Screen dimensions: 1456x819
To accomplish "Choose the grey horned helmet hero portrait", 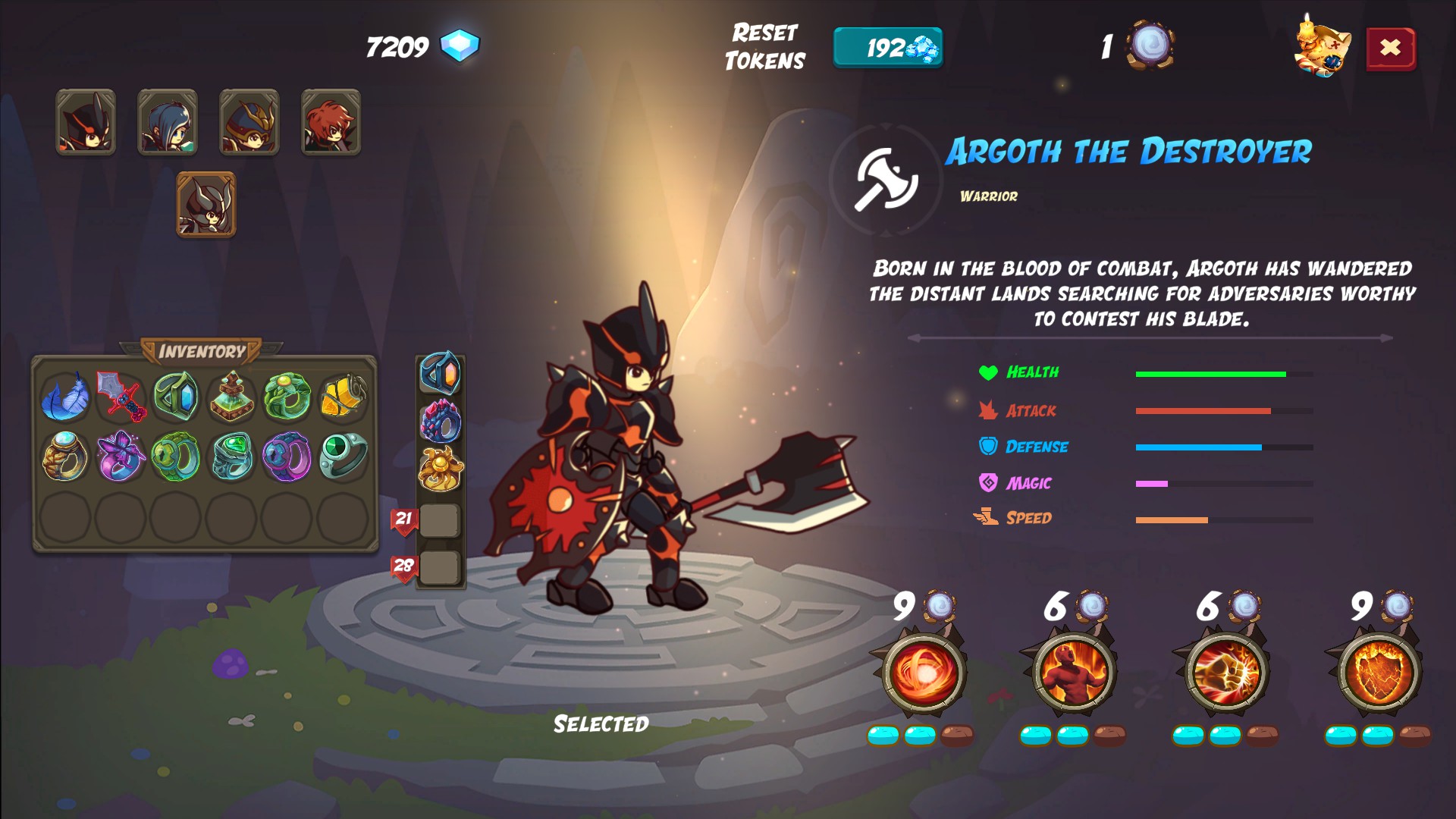I will pyautogui.click(x=206, y=205).
